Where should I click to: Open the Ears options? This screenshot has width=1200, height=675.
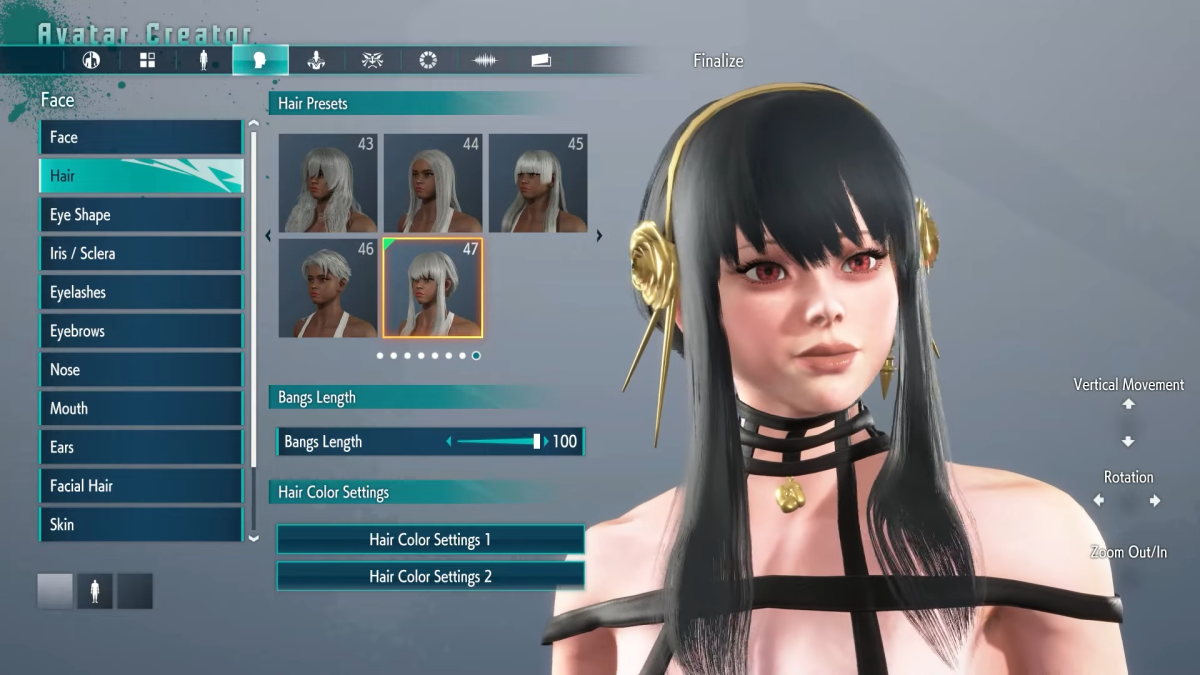tap(140, 447)
